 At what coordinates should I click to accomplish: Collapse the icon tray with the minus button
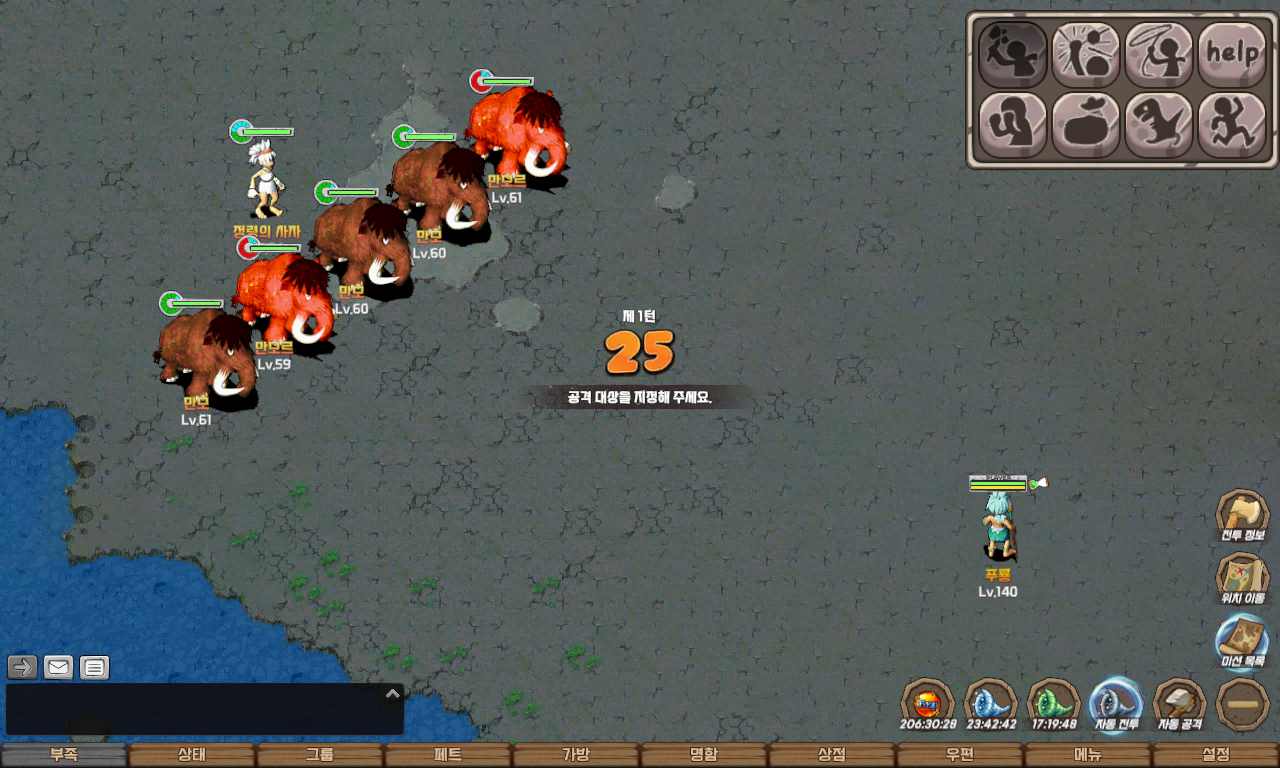click(x=1243, y=704)
